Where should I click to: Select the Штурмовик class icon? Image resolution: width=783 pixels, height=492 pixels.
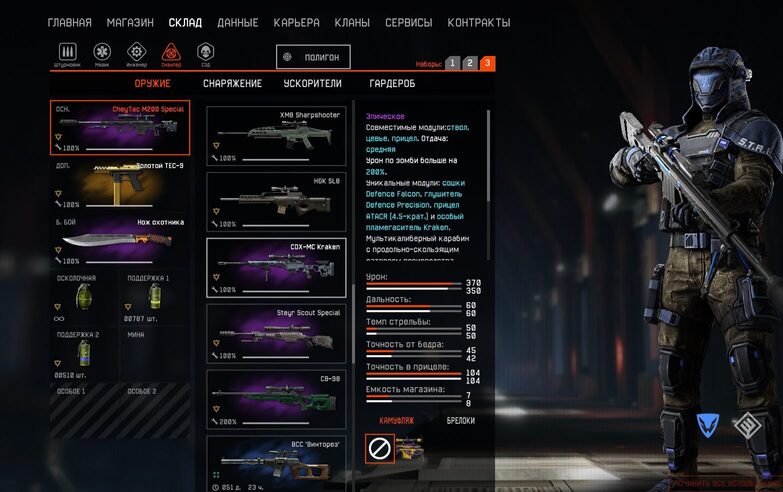pos(69,53)
